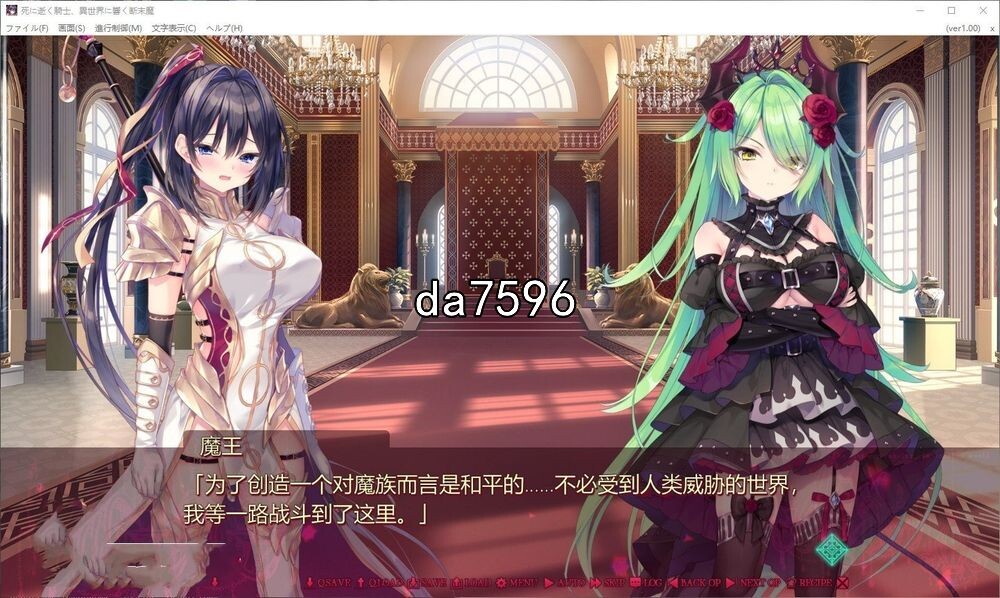Show the dialogue LOG
Screen dimensions: 1000x598
click(648, 582)
